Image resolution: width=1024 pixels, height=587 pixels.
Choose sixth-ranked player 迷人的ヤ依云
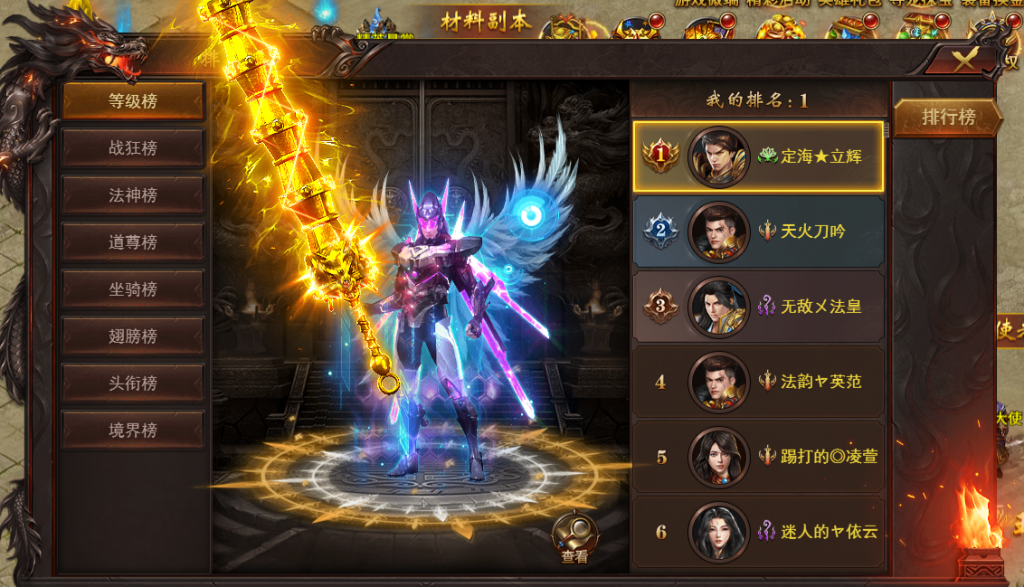coord(758,532)
